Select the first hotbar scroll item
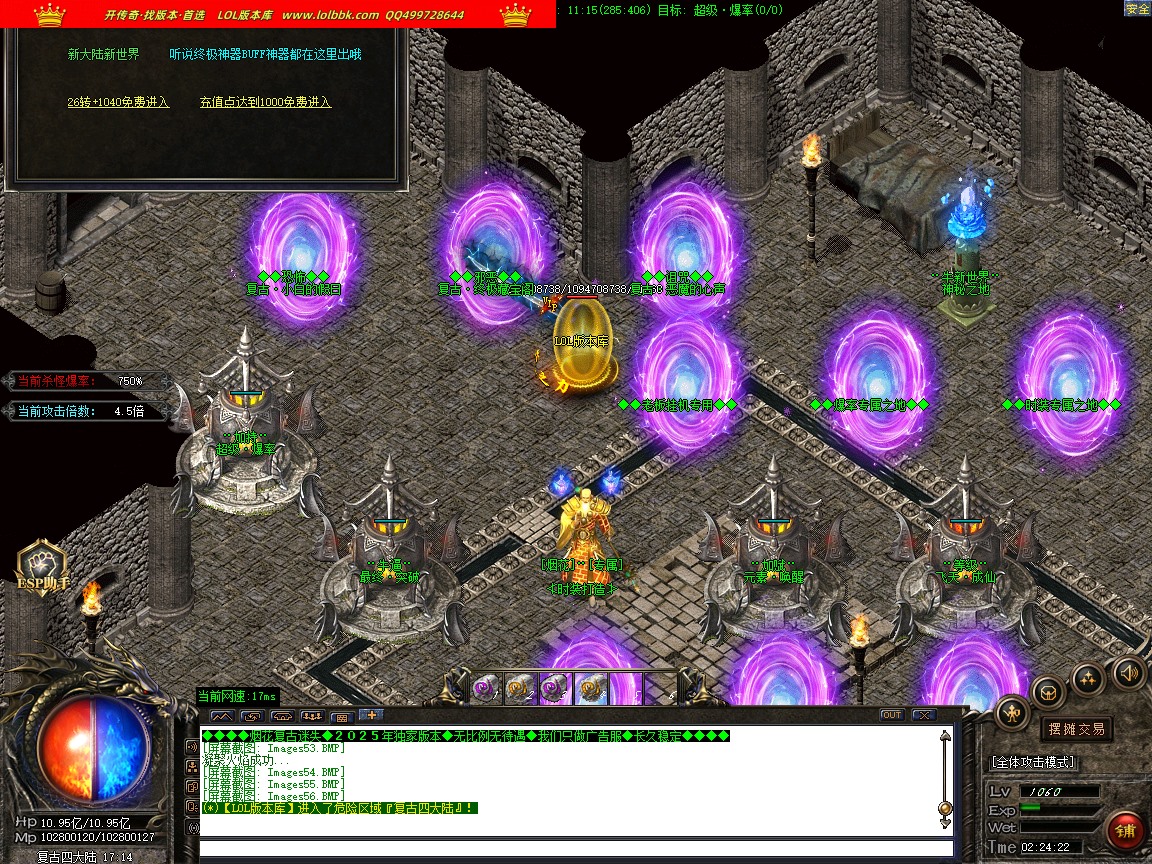The width and height of the screenshot is (1152, 864). coord(486,688)
